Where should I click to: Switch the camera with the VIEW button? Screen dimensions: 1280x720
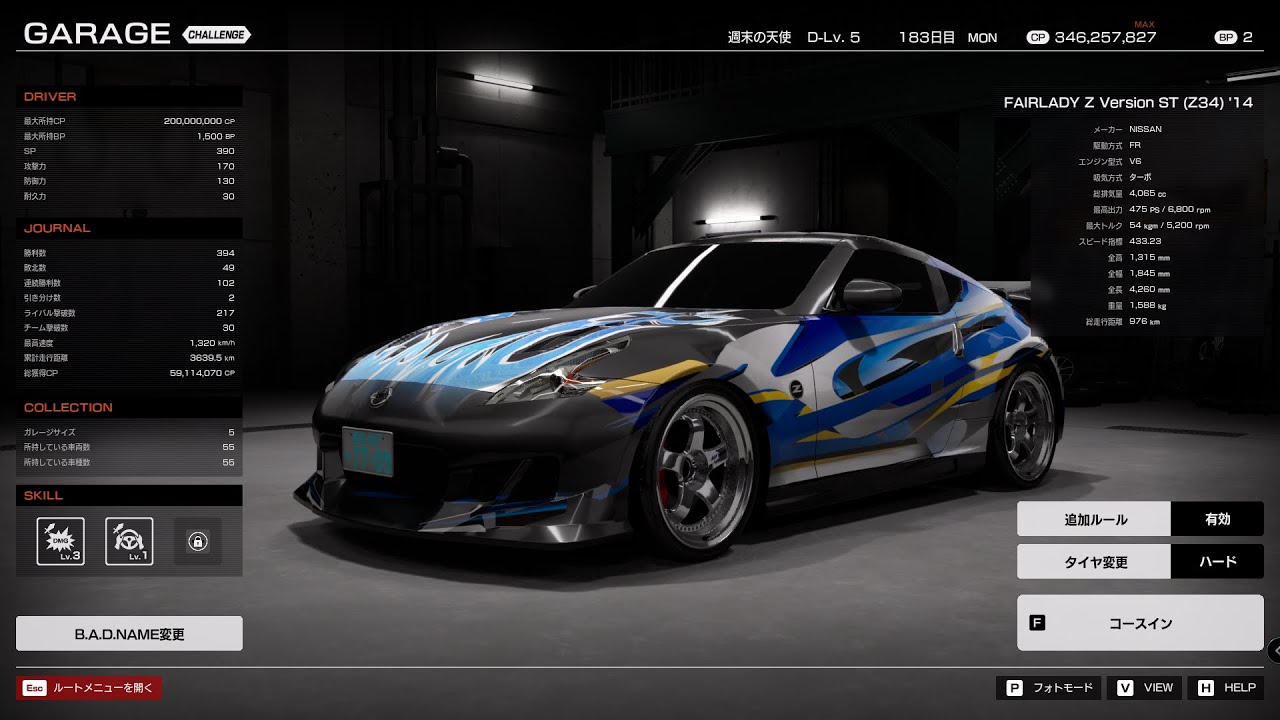pos(1146,688)
